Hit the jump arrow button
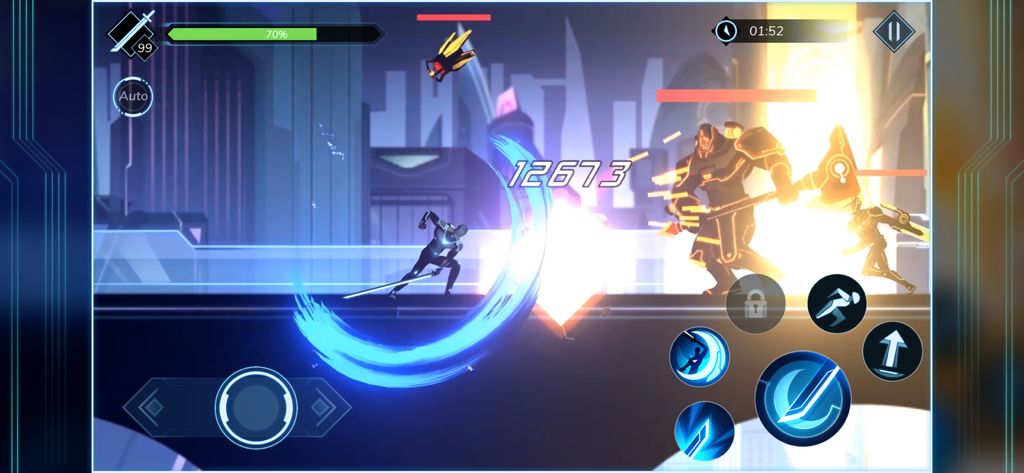This screenshot has width=1024, height=473. pos(892,351)
